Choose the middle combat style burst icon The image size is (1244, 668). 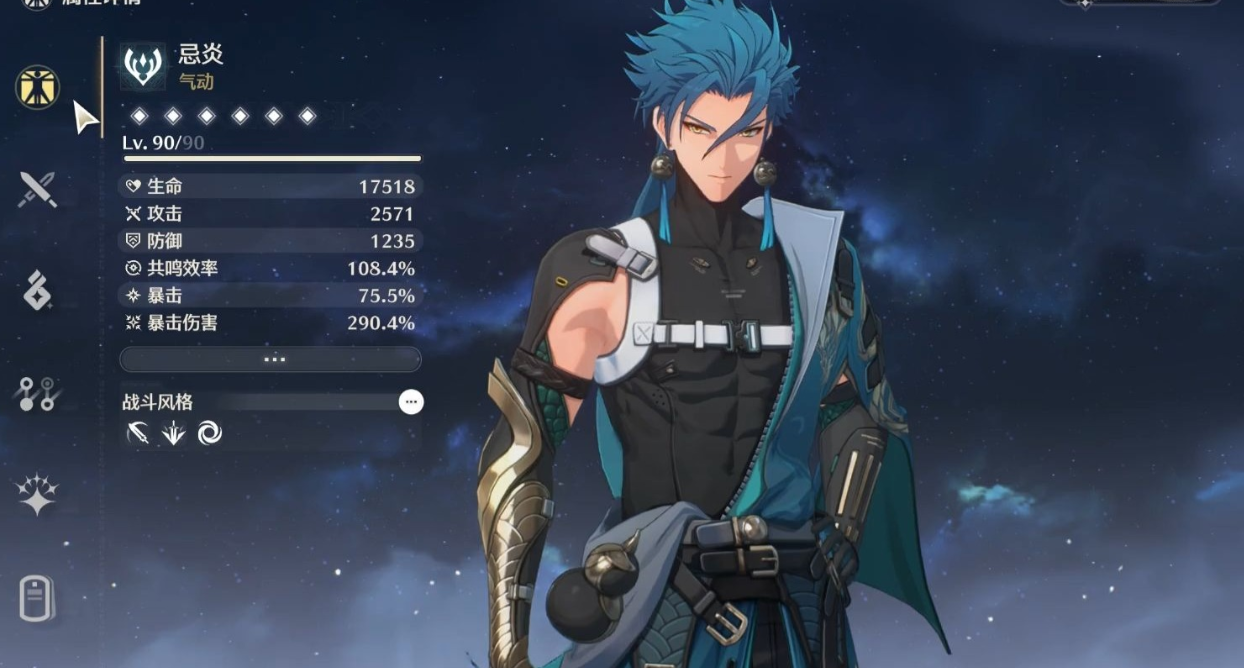(x=174, y=433)
